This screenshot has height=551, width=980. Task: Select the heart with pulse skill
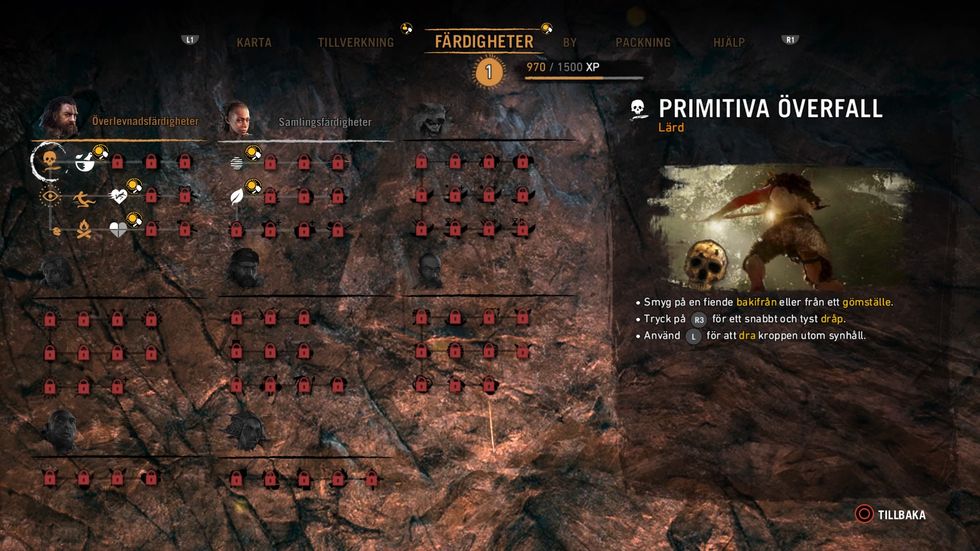pyautogui.click(x=119, y=196)
